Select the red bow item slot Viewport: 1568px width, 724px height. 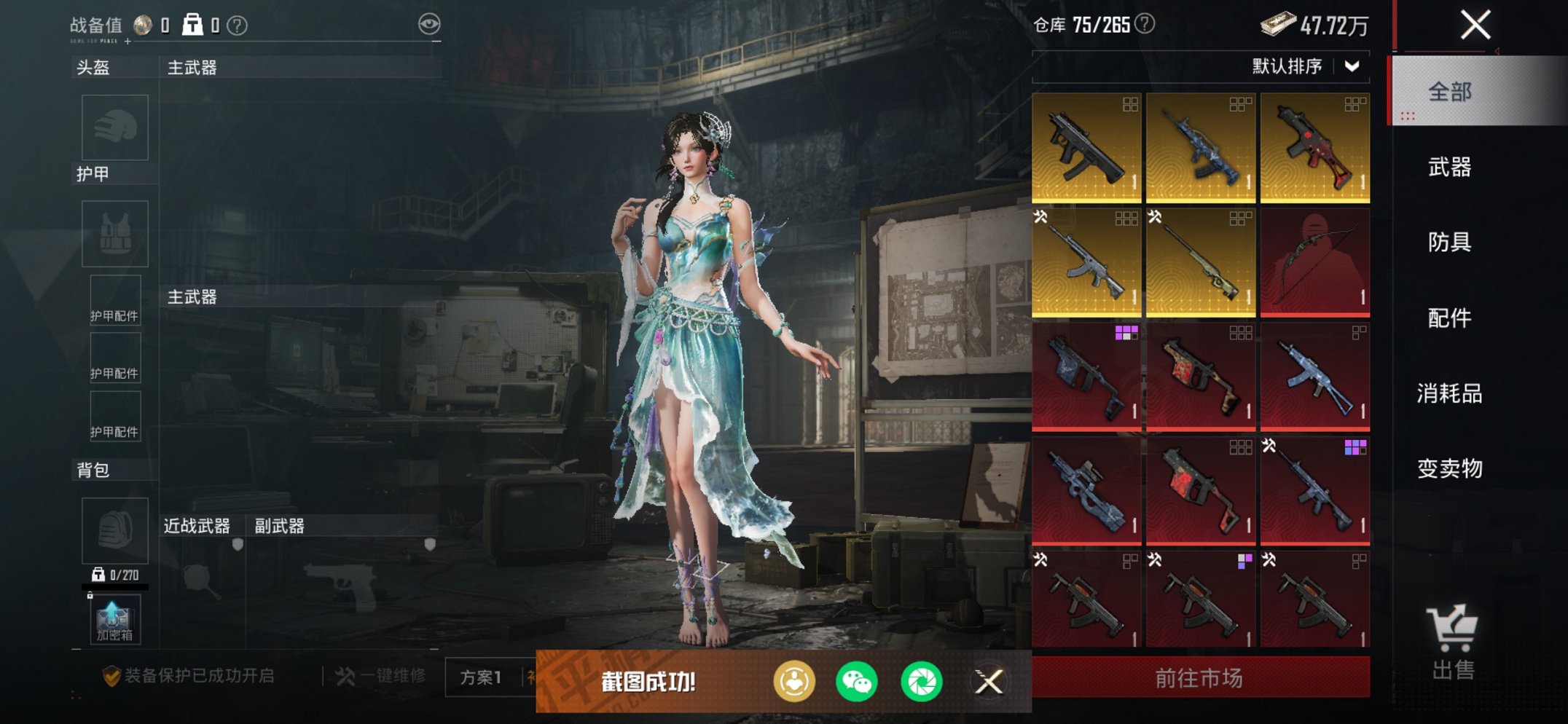1314,262
